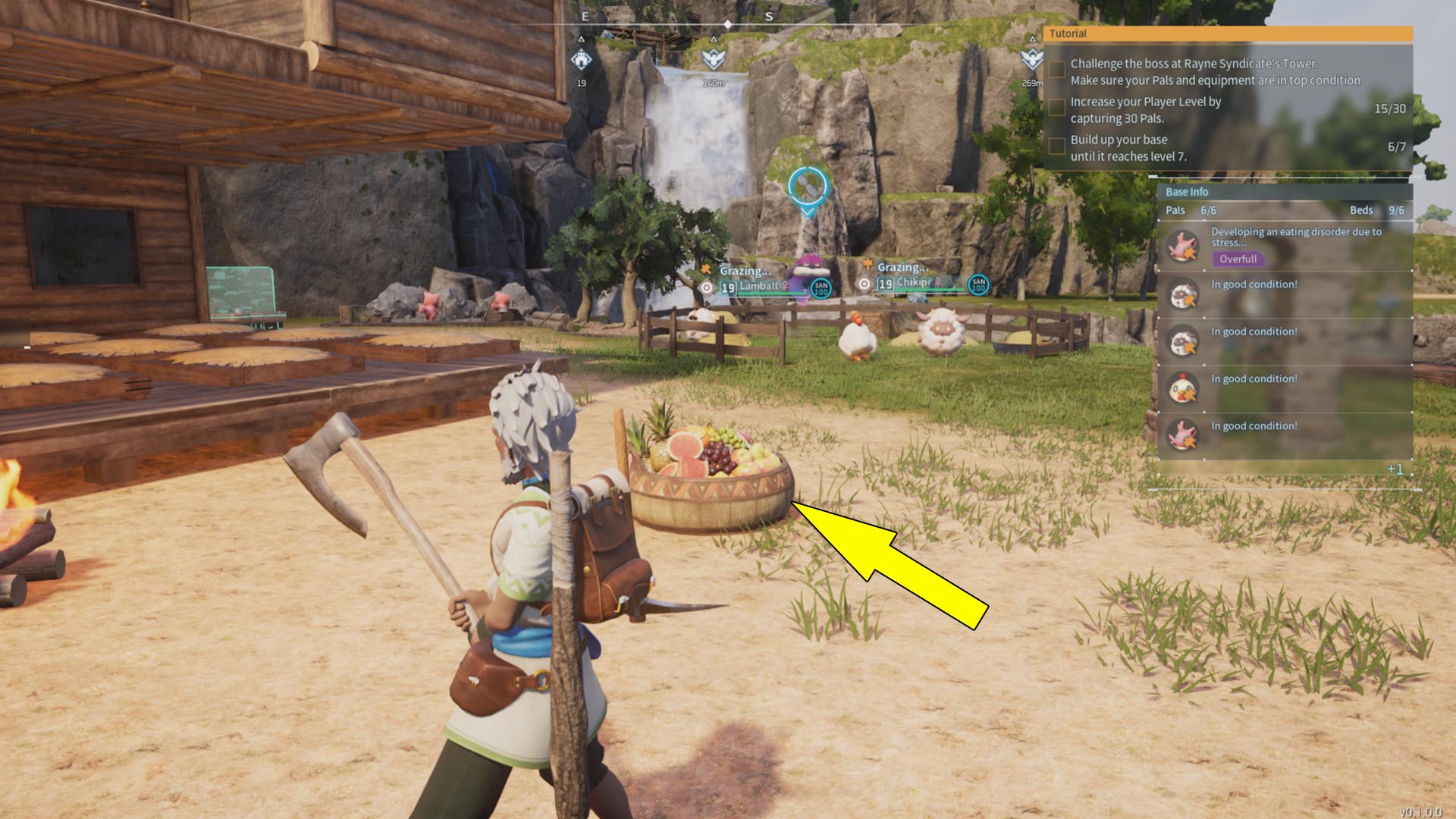The image size is (1456, 819).
Task: Tick the Rayne Syndicate Tower boss objective checkbox
Action: tap(1056, 69)
